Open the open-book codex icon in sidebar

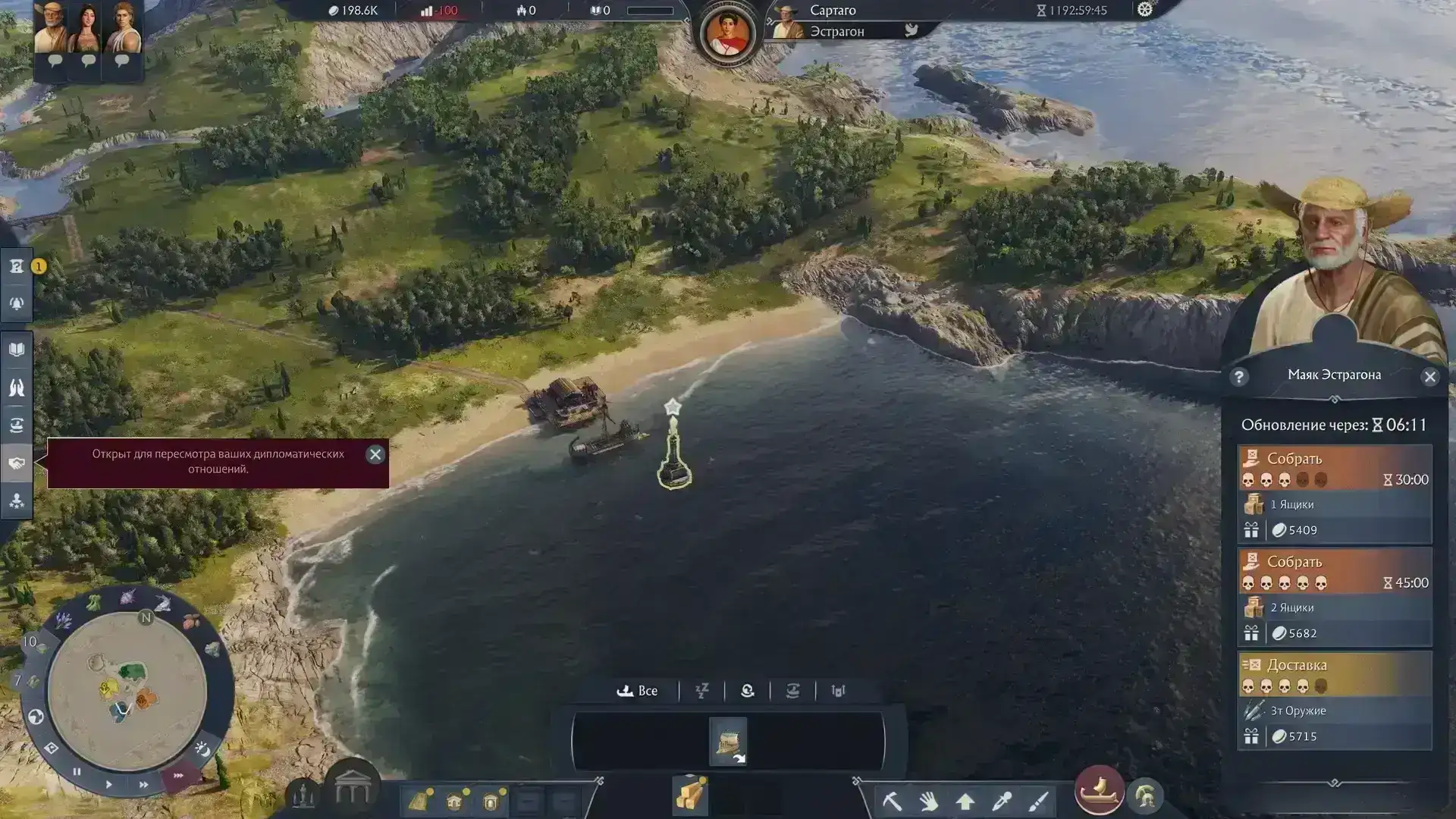17,350
